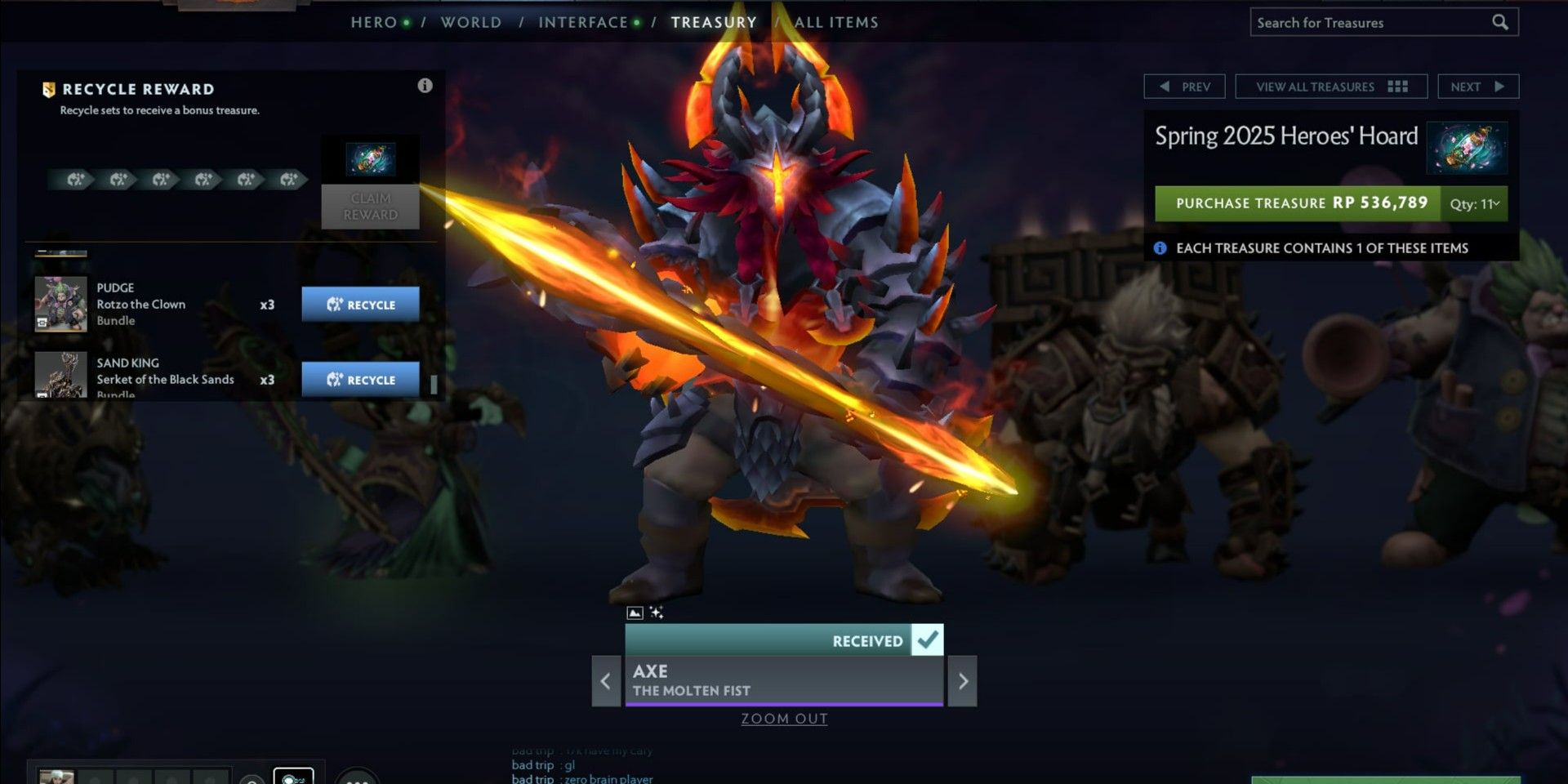Image resolution: width=1568 pixels, height=784 pixels.
Task: Select the Treasury tab
Action: pos(714,22)
